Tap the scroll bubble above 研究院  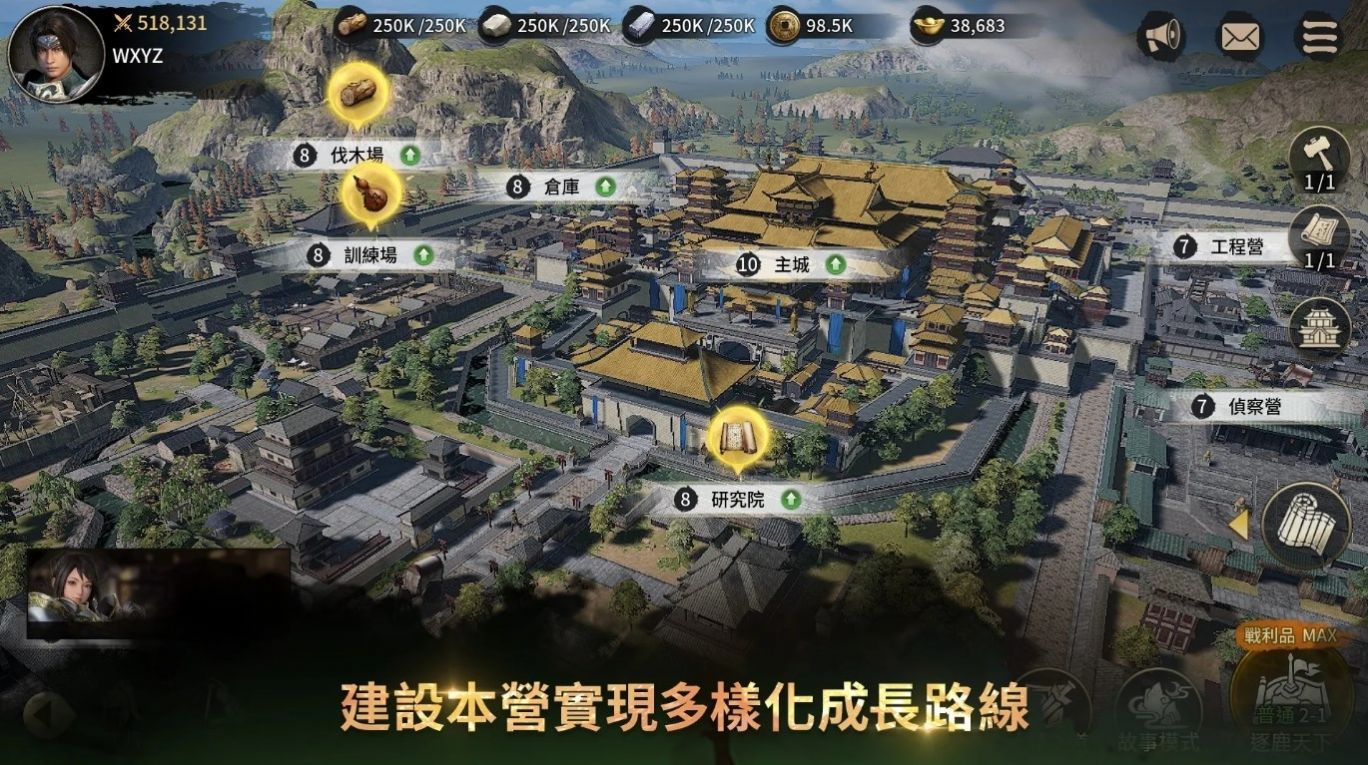click(738, 437)
